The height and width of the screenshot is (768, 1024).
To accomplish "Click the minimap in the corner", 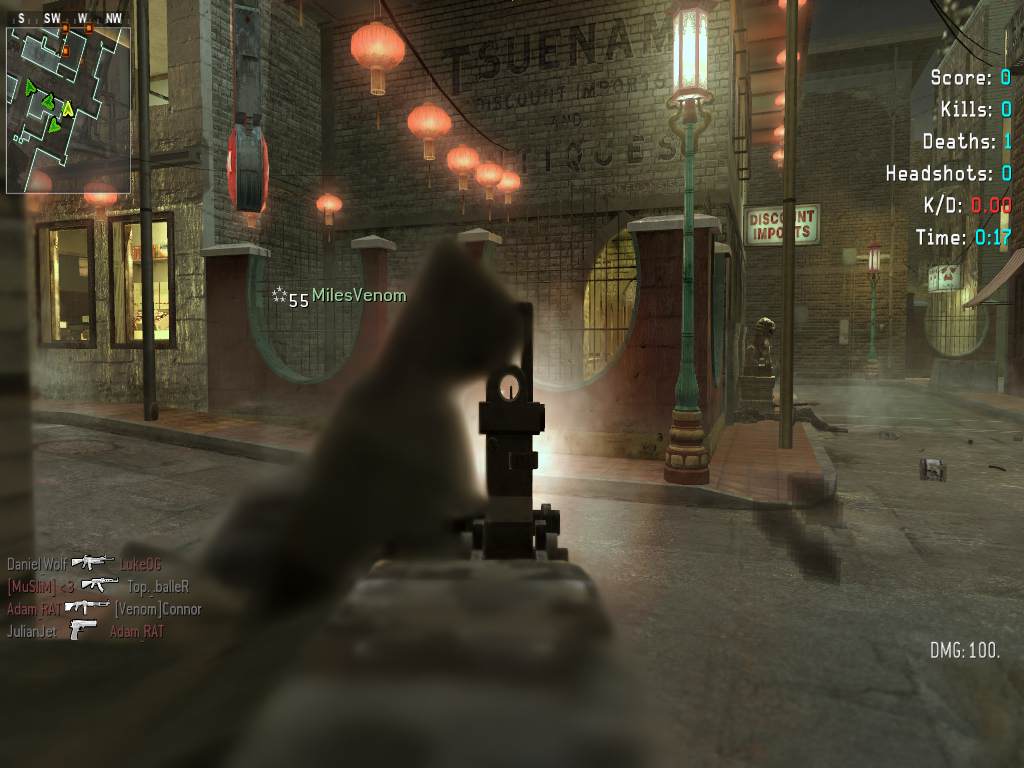I will click(x=68, y=109).
